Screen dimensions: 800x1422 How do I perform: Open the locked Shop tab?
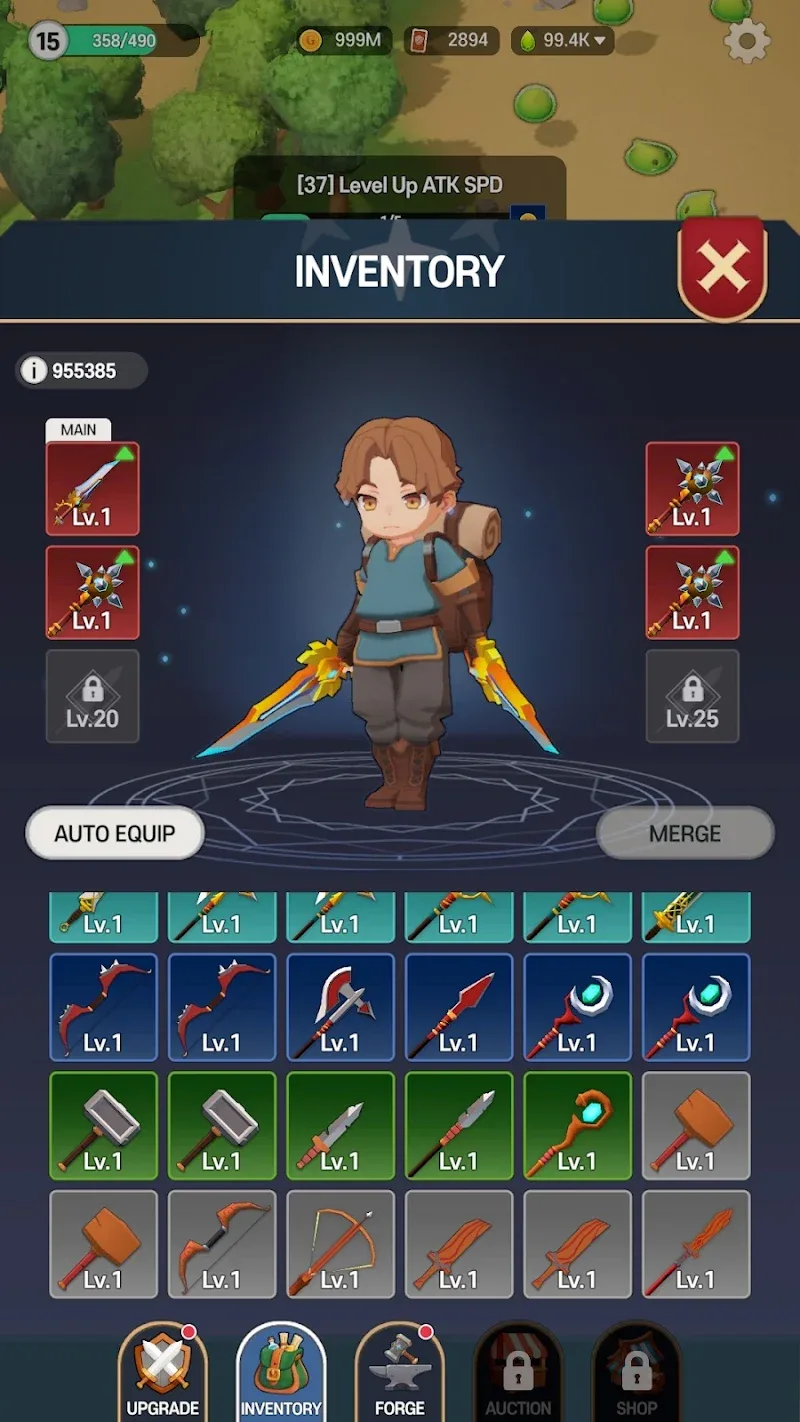point(636,1372)
